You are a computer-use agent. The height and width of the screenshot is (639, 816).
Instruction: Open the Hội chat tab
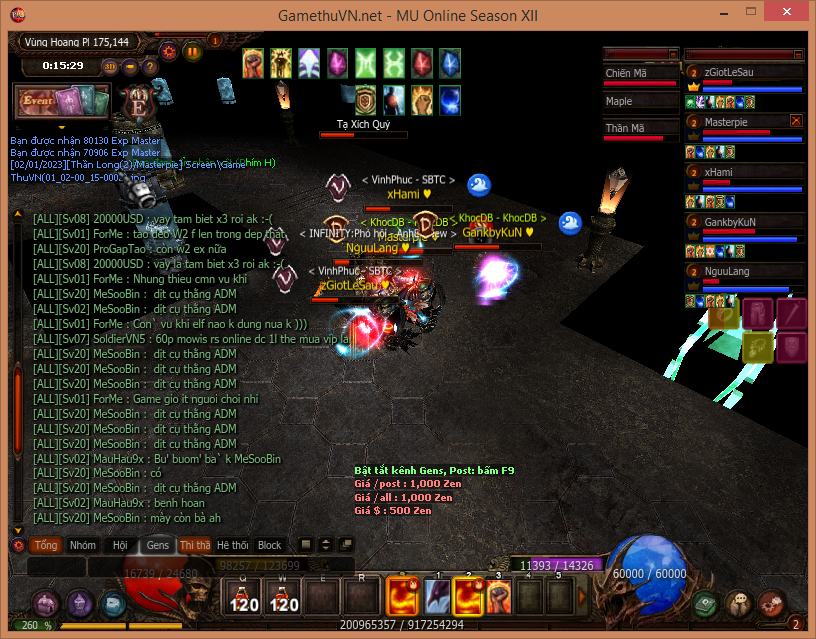tap(120, 545)
